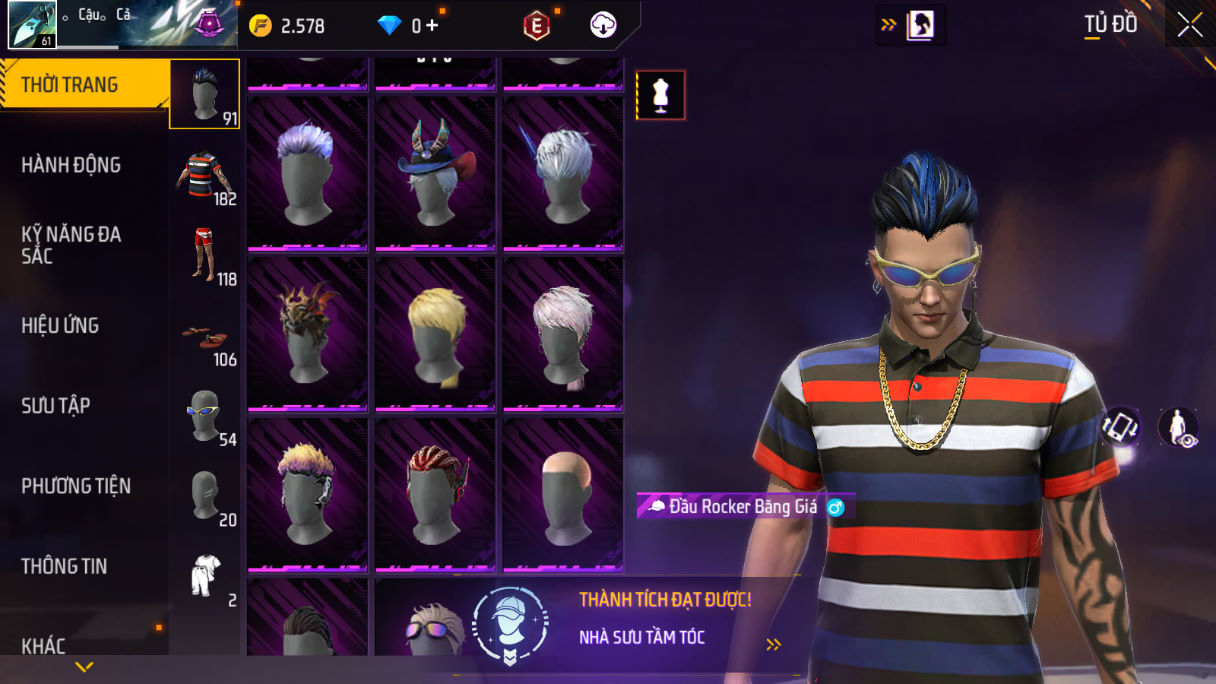Buy diamonds using the plus button
This screenshot has width=1216, height=684.
pos(432,26)
